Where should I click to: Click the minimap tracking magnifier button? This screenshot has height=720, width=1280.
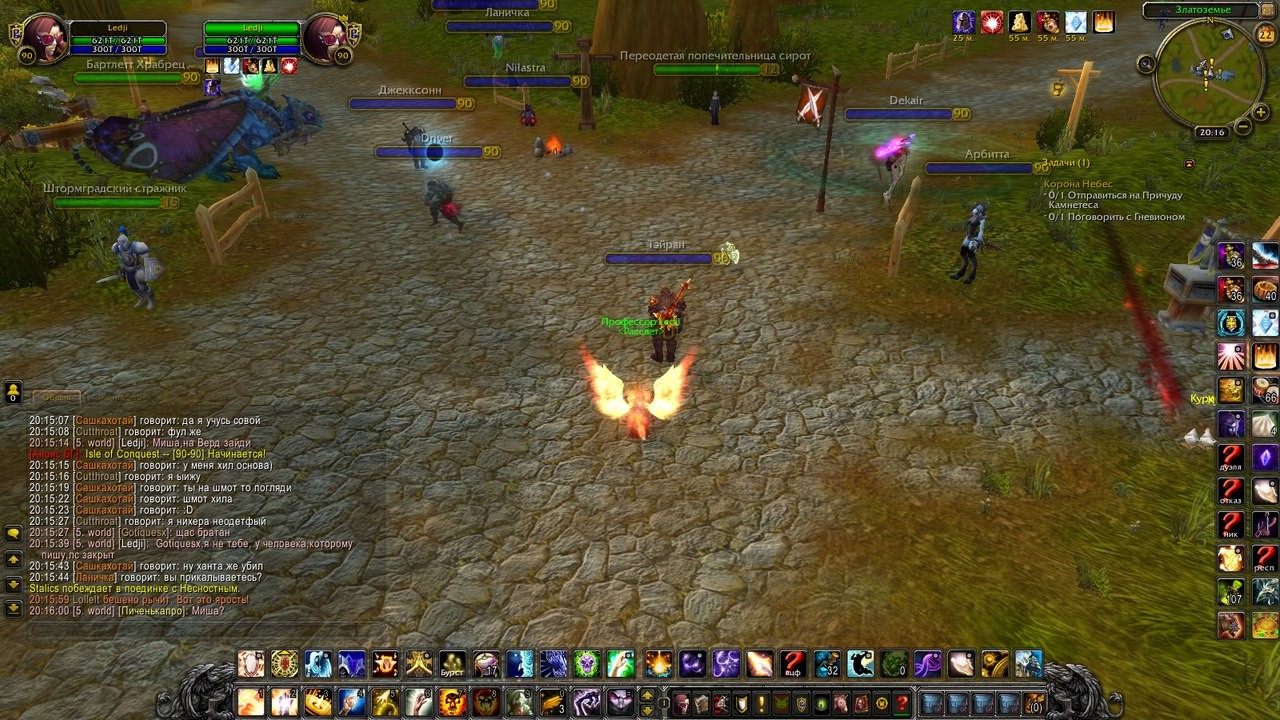1147,64
